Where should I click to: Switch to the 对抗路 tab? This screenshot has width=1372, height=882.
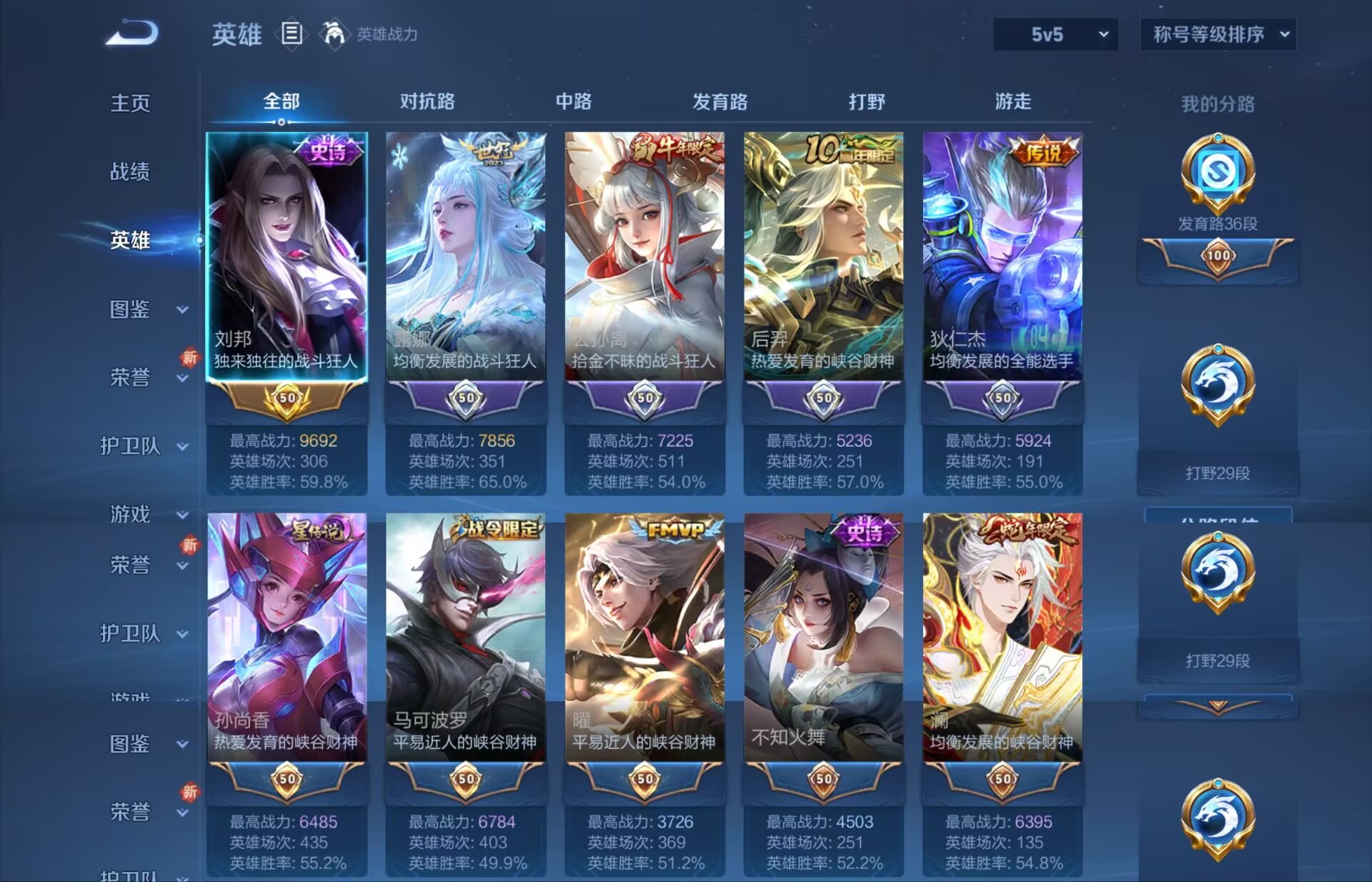click(429, 101)
